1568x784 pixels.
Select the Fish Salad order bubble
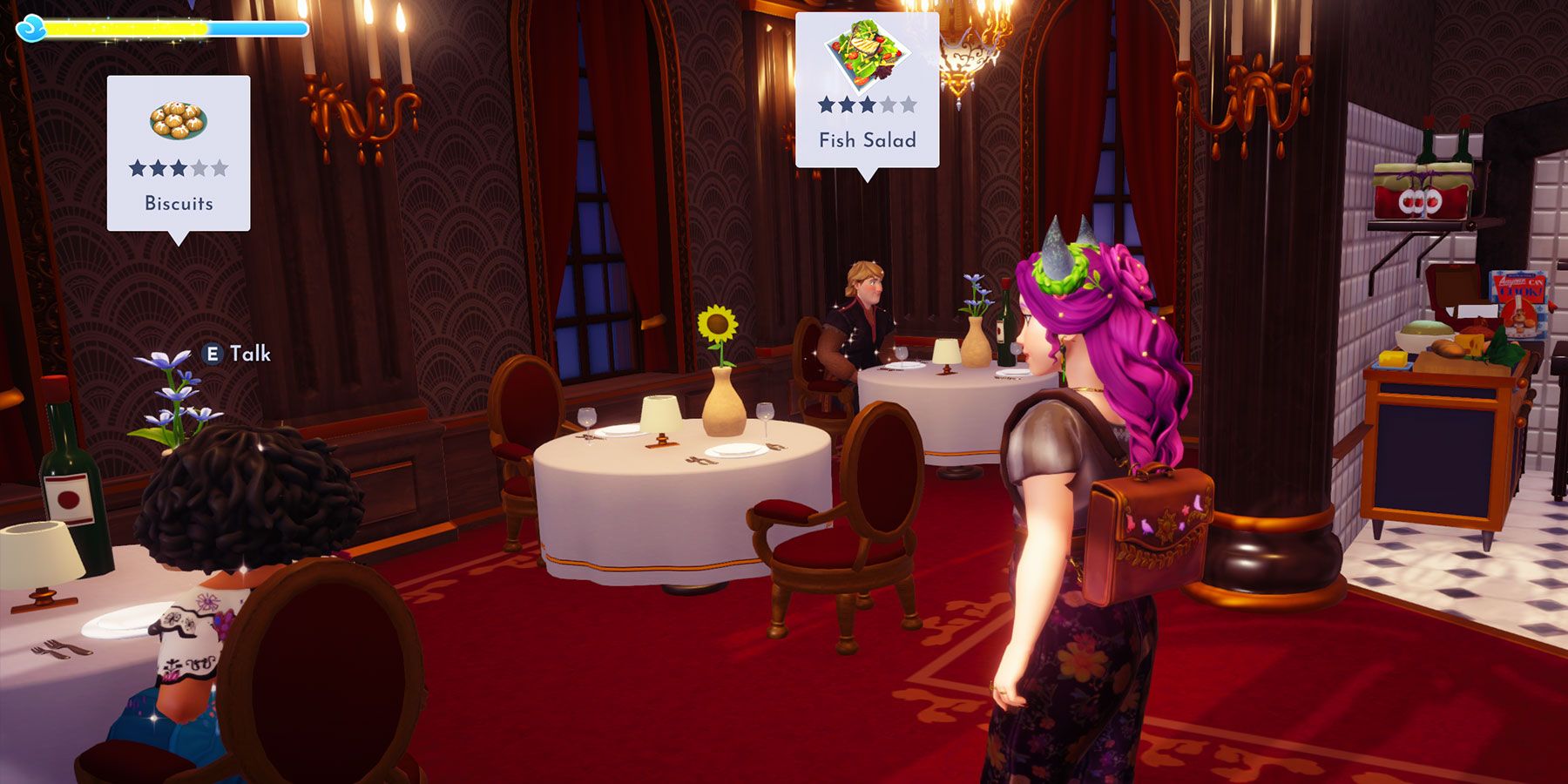[x=867, y=91]
